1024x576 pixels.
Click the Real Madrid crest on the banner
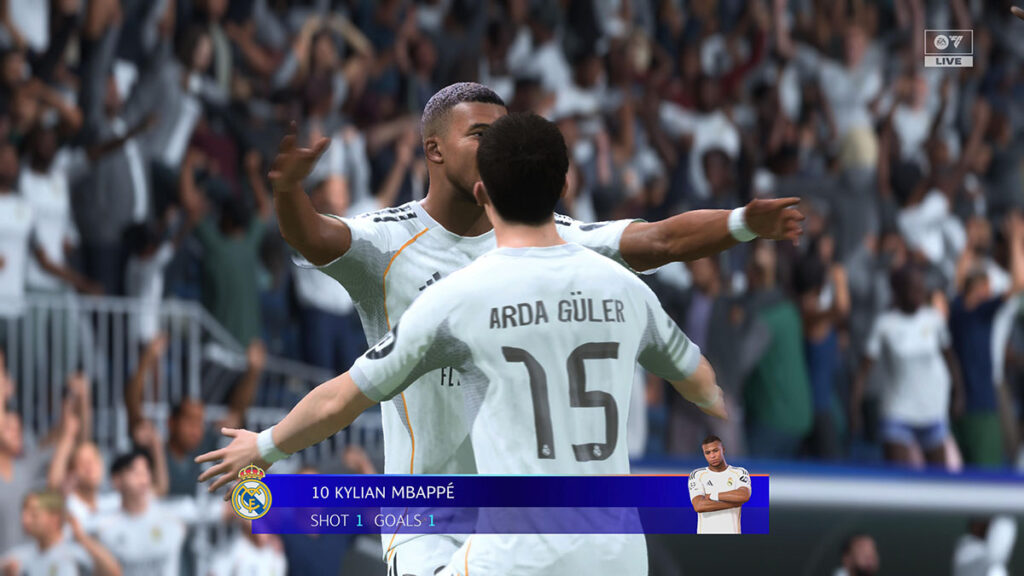pos(251,493)
